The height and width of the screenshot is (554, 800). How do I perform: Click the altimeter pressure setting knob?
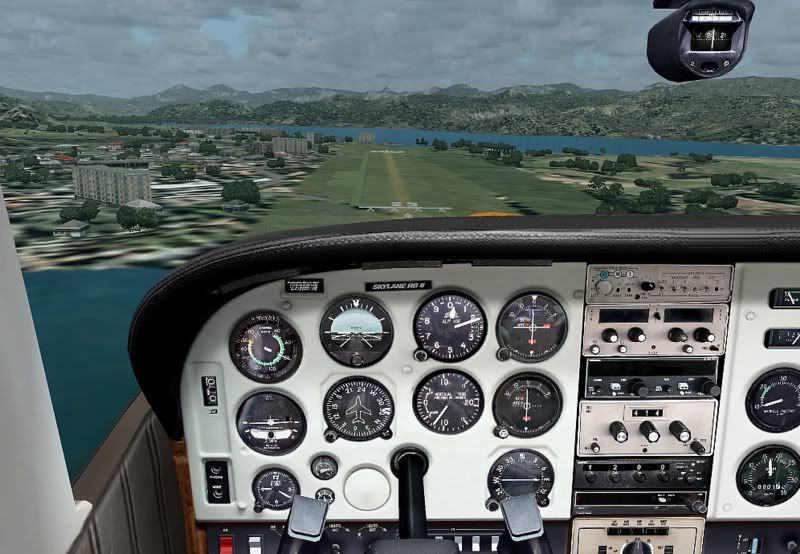(422, 355)
